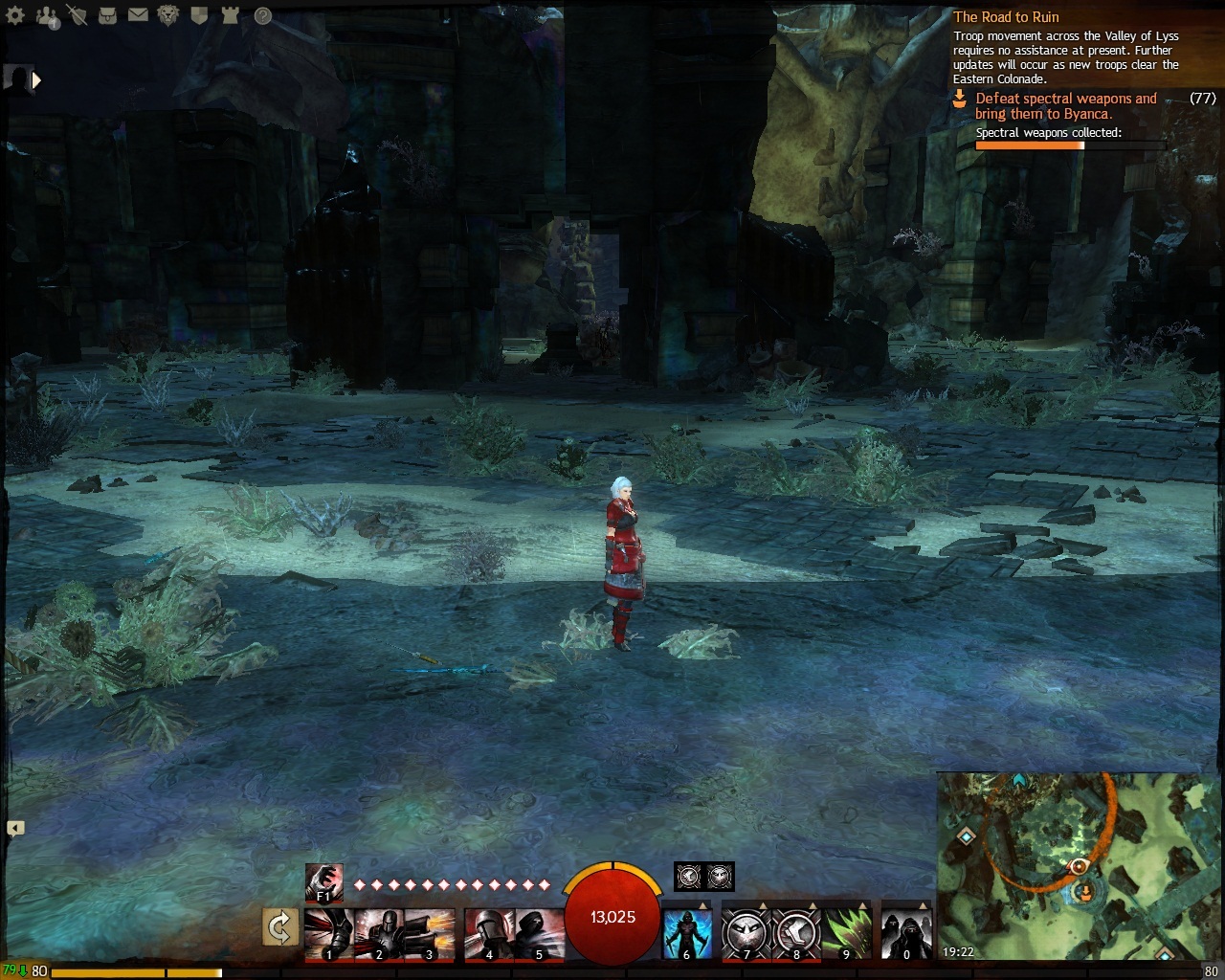1225x980 pixels.
Task: Expand the party portrait arrow
Action: [x=36, y=80]
